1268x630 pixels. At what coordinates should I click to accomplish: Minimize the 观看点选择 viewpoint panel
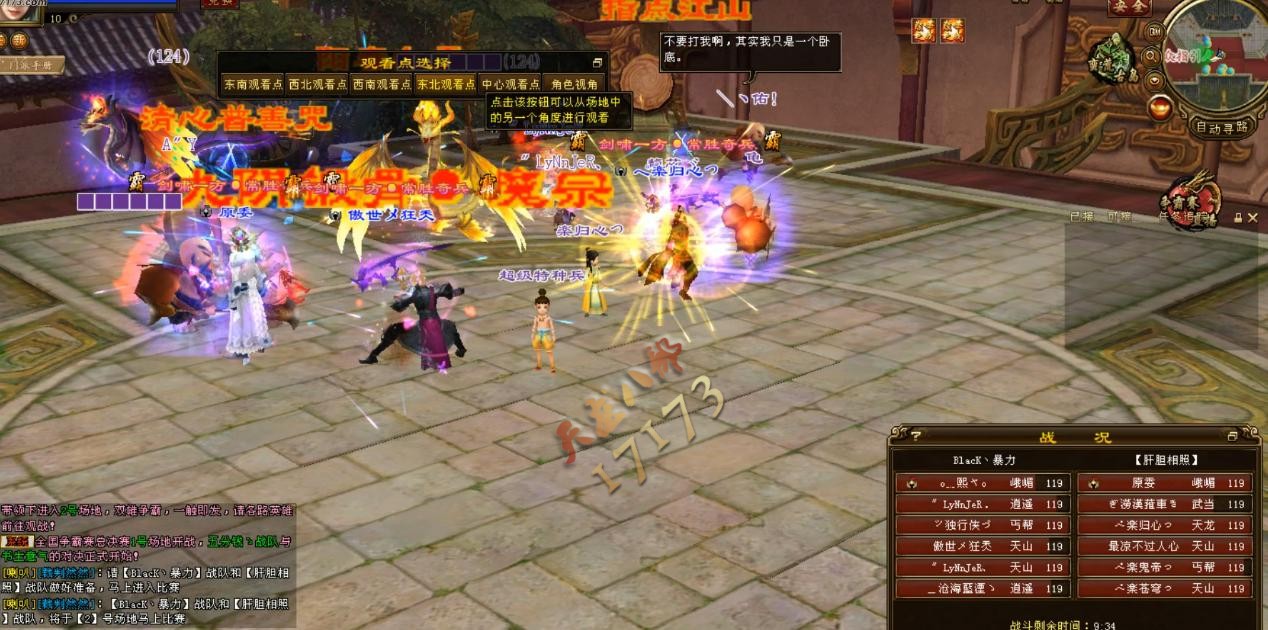pos(597,62)
